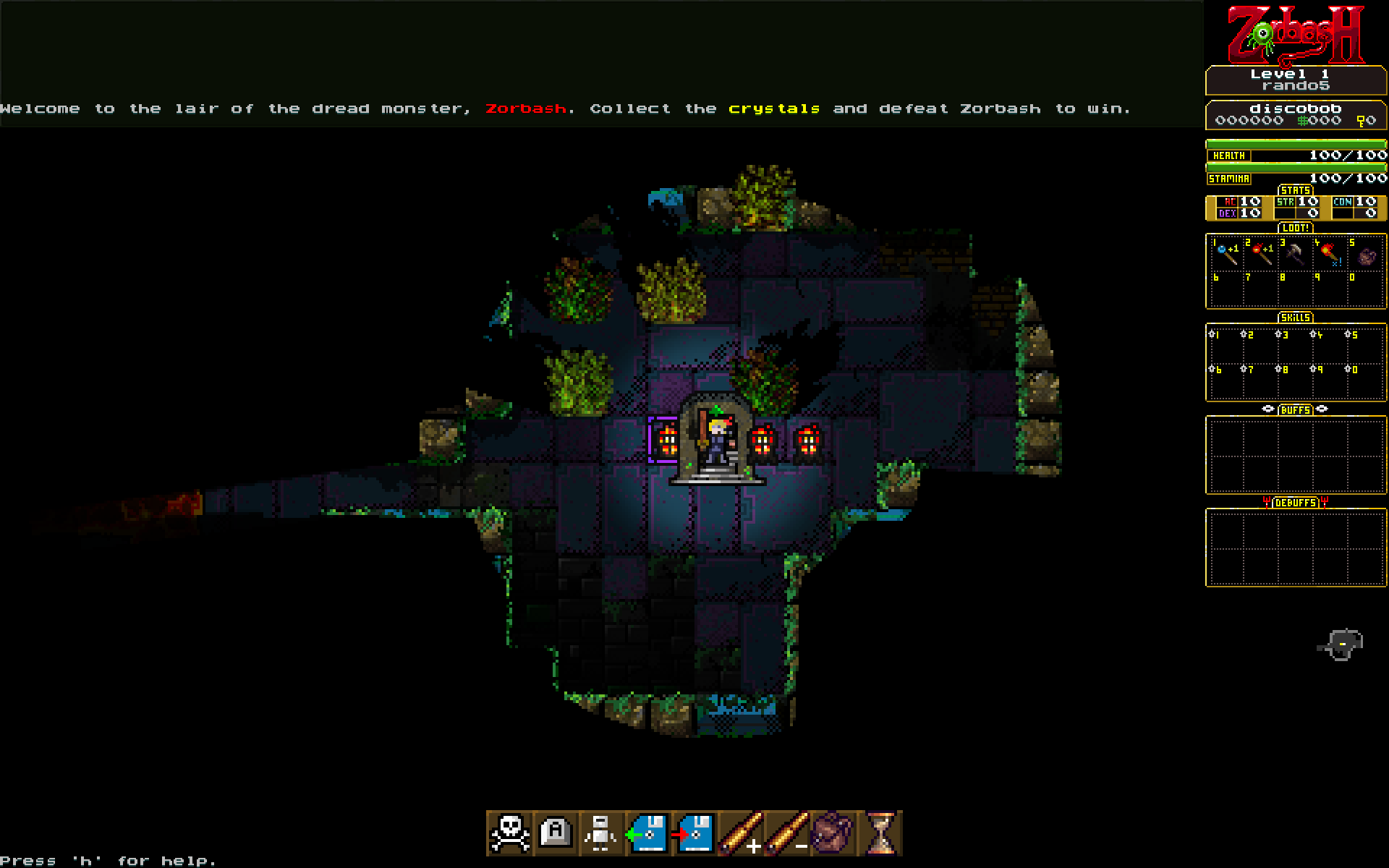Select the red orb staff in loot slot 2
This screenshot has height=868, width=1389.
[x=1261, y=254]
